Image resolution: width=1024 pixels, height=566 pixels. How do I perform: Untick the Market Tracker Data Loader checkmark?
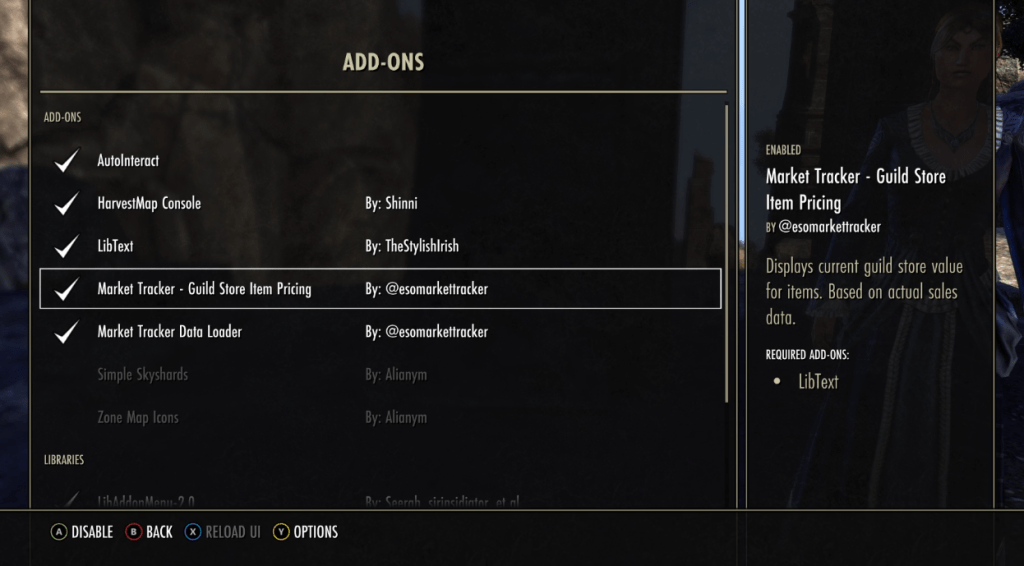tap(67, 332)
